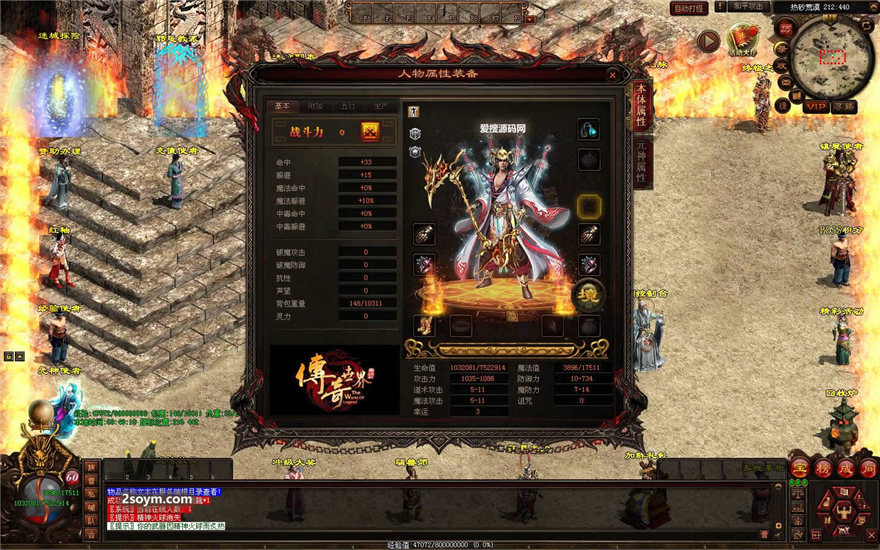The height and width of the screenshot is (550, 880).
Task: Close the character attributes panel
Action: (x=612, y=74)
